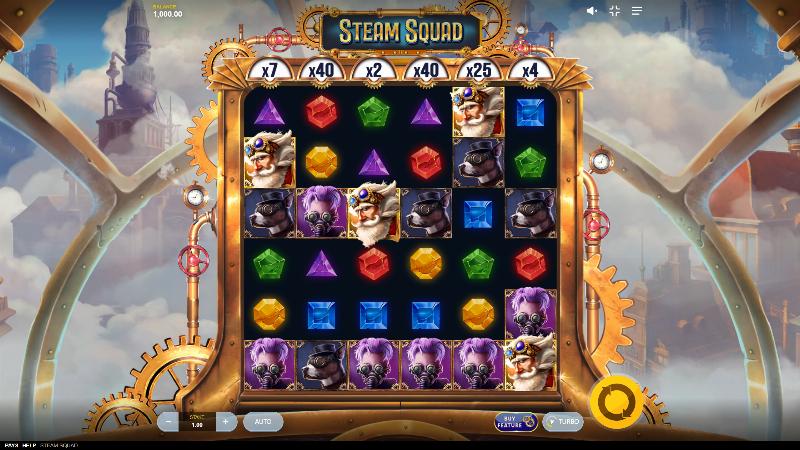Screen dimensions: 800x450
Task: Open the hamburger game menu
Action: [637, 11]
